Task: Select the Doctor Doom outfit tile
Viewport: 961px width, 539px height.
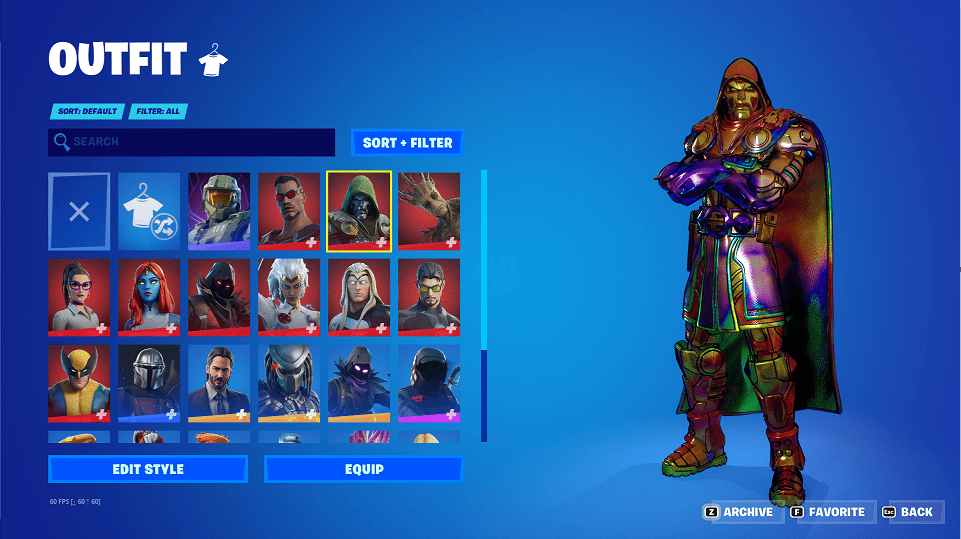Action: 359,211
